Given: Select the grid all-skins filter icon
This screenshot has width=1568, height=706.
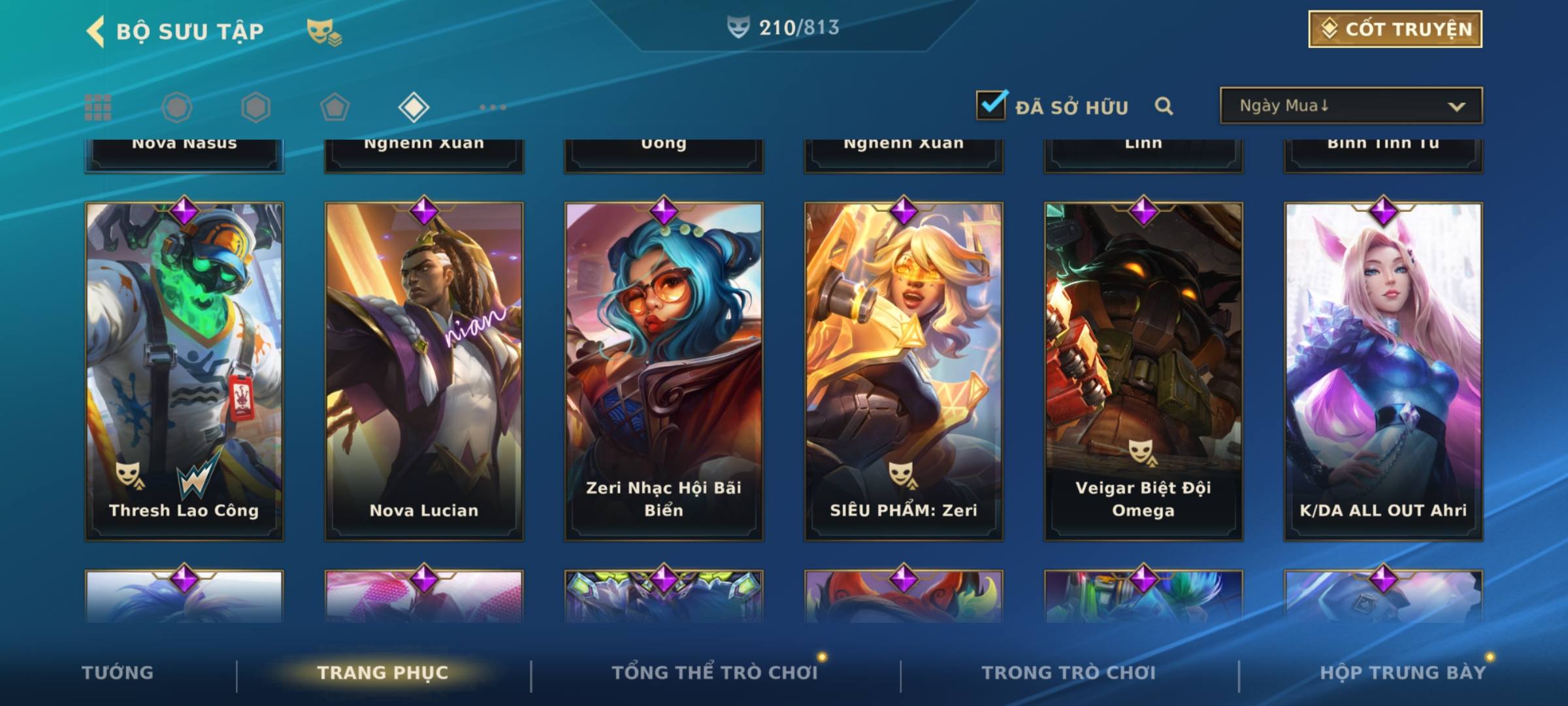Looking at the screenshot, I should pyautogui.click(x=98, y=107).
